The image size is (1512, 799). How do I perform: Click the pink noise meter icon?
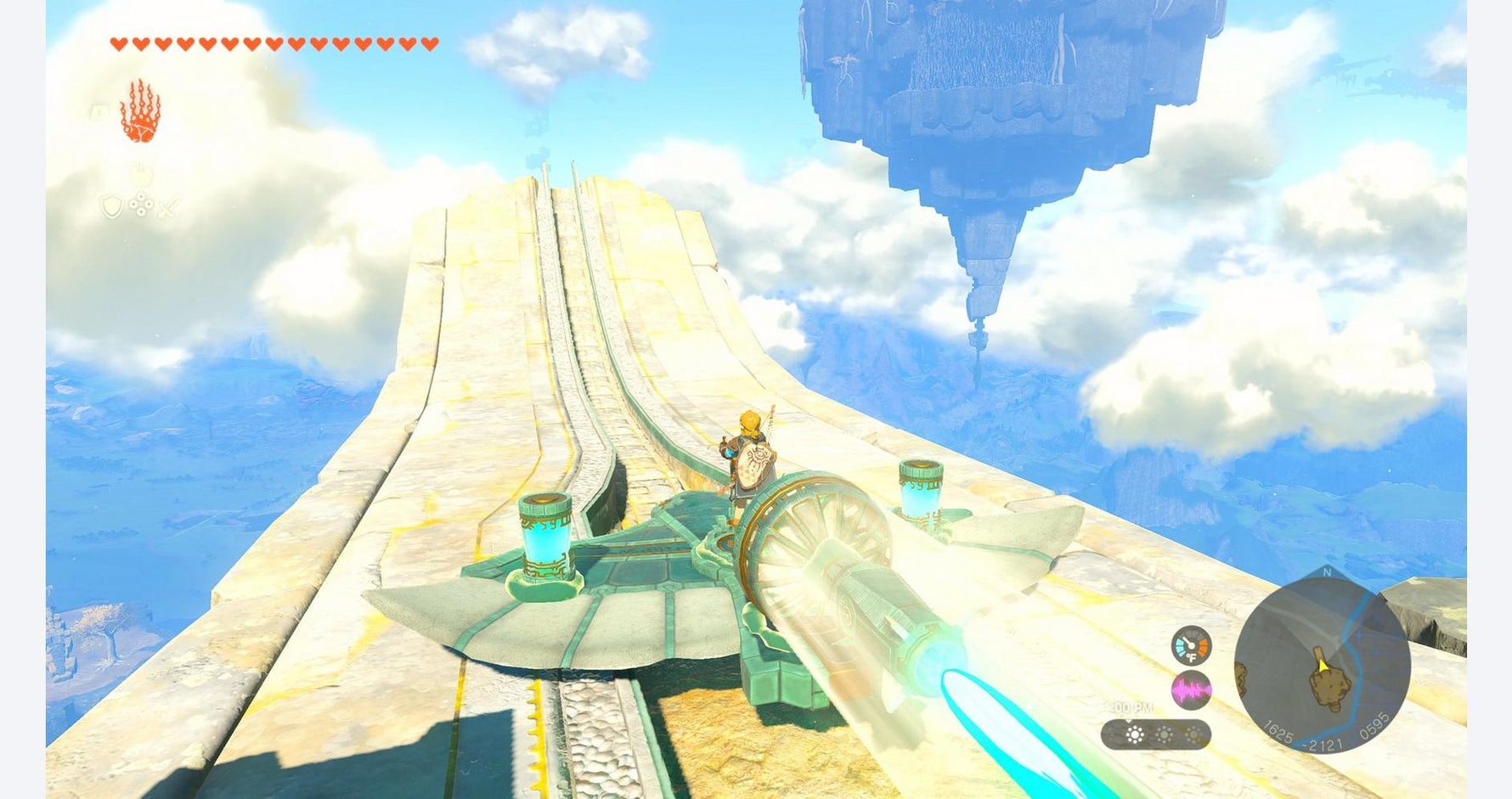coord(1191,690)
